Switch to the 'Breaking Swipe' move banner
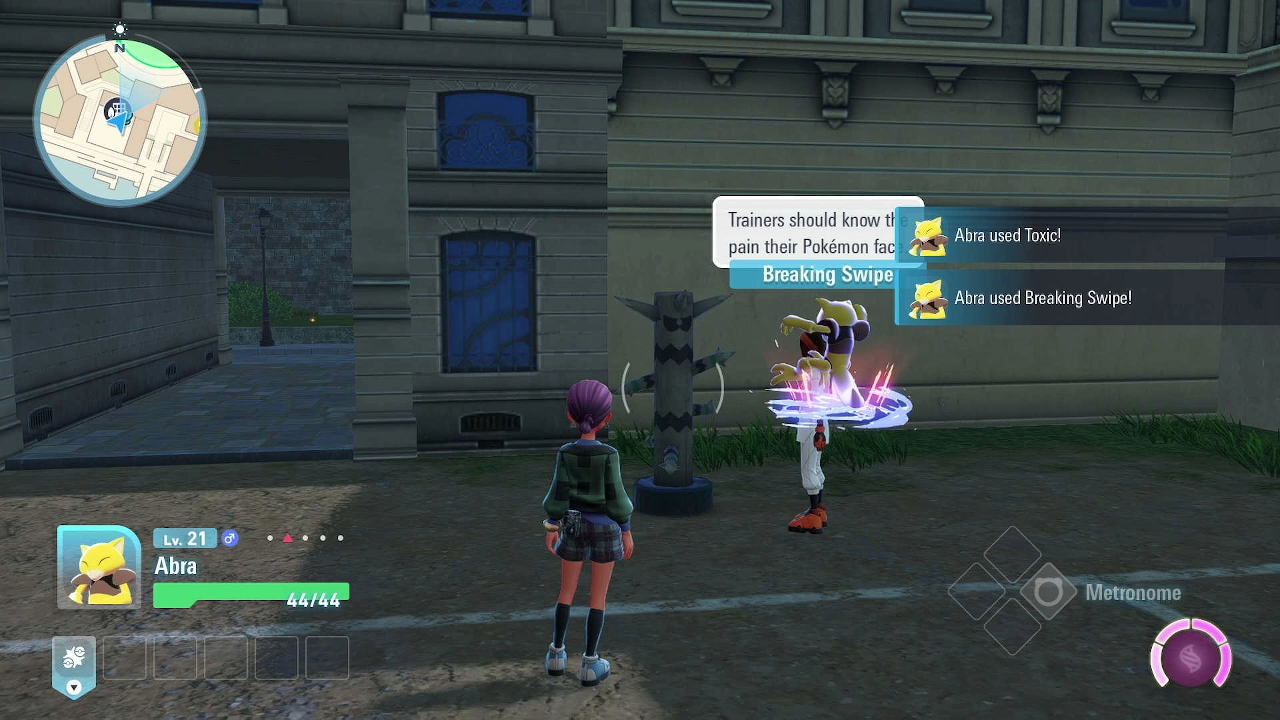This screenshot has height=720, width=1280. click(827, 274)
